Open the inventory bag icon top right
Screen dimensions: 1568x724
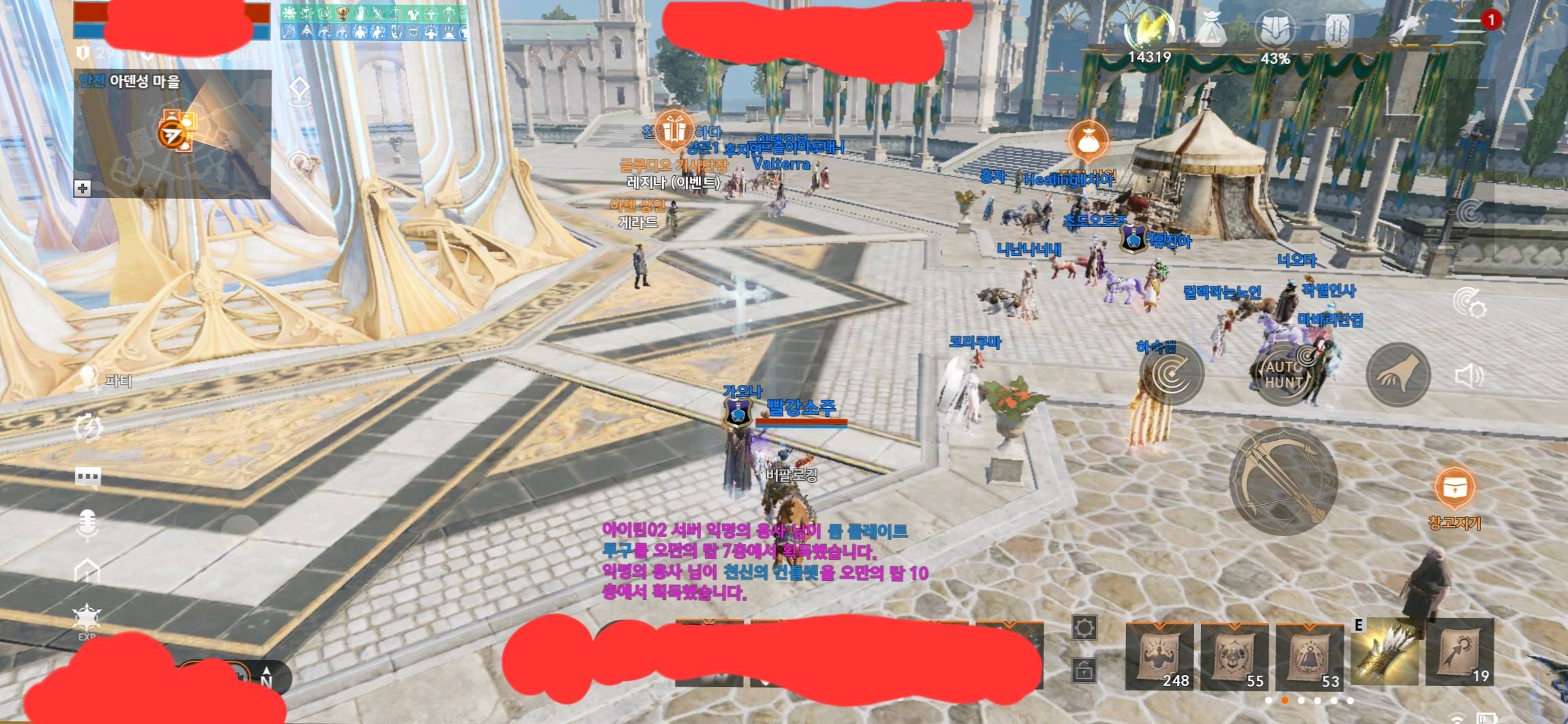[1212, 27]
